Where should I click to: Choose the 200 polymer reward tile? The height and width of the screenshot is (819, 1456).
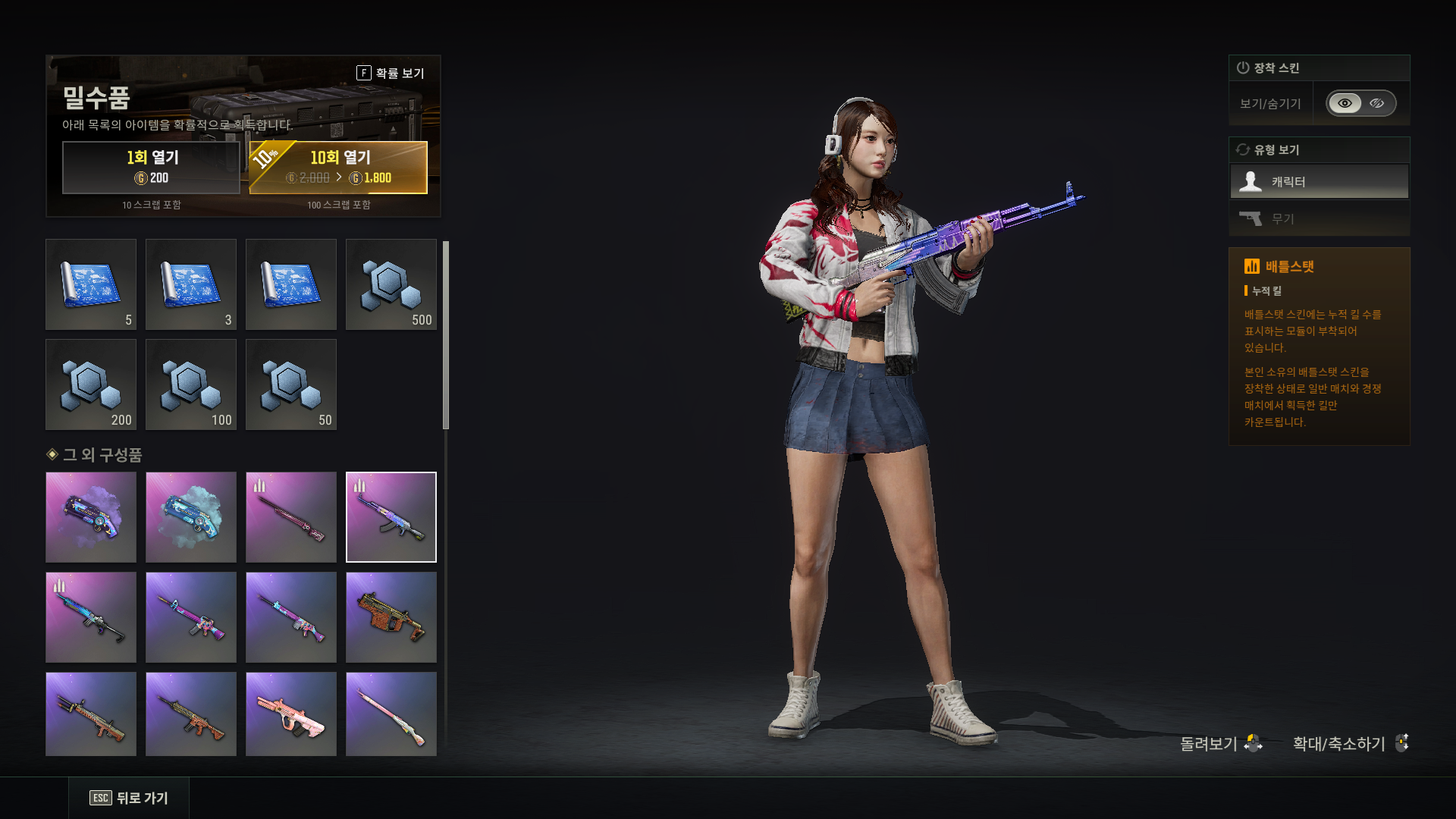click(91, 384)
